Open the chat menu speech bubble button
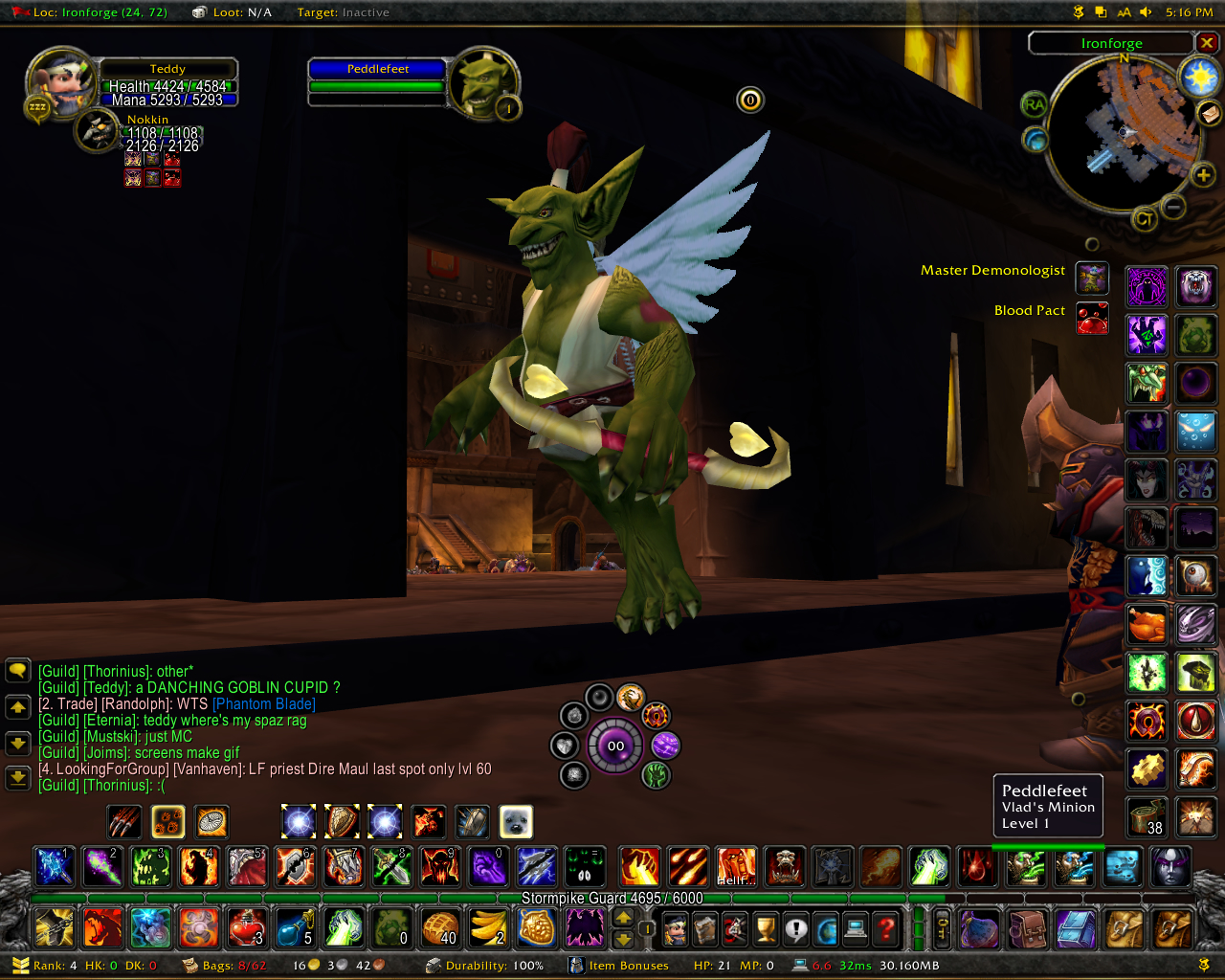The width and height of the screenshot is (1225, 980). tap(18, 670)
